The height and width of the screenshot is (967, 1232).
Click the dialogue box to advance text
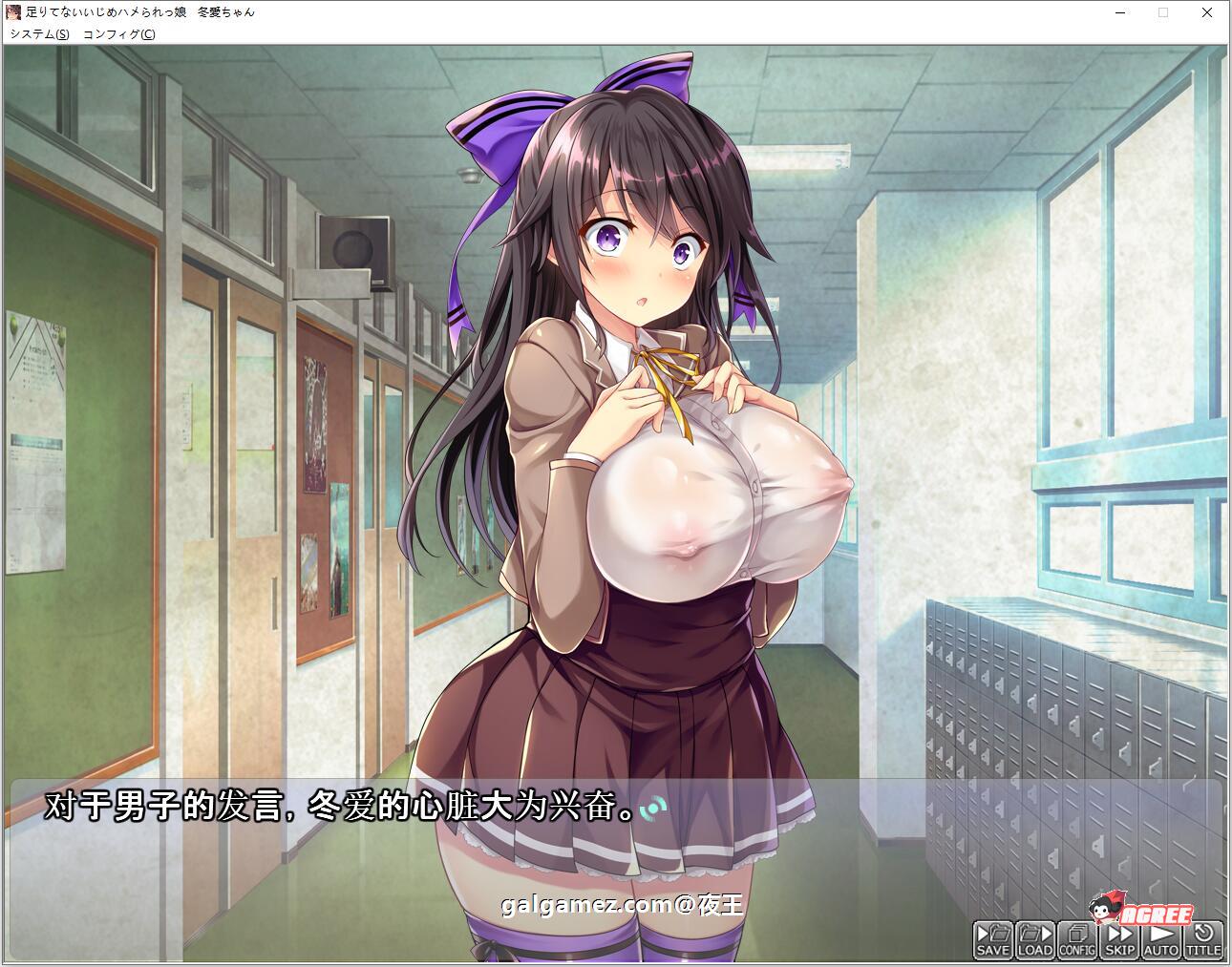point(382,809)
